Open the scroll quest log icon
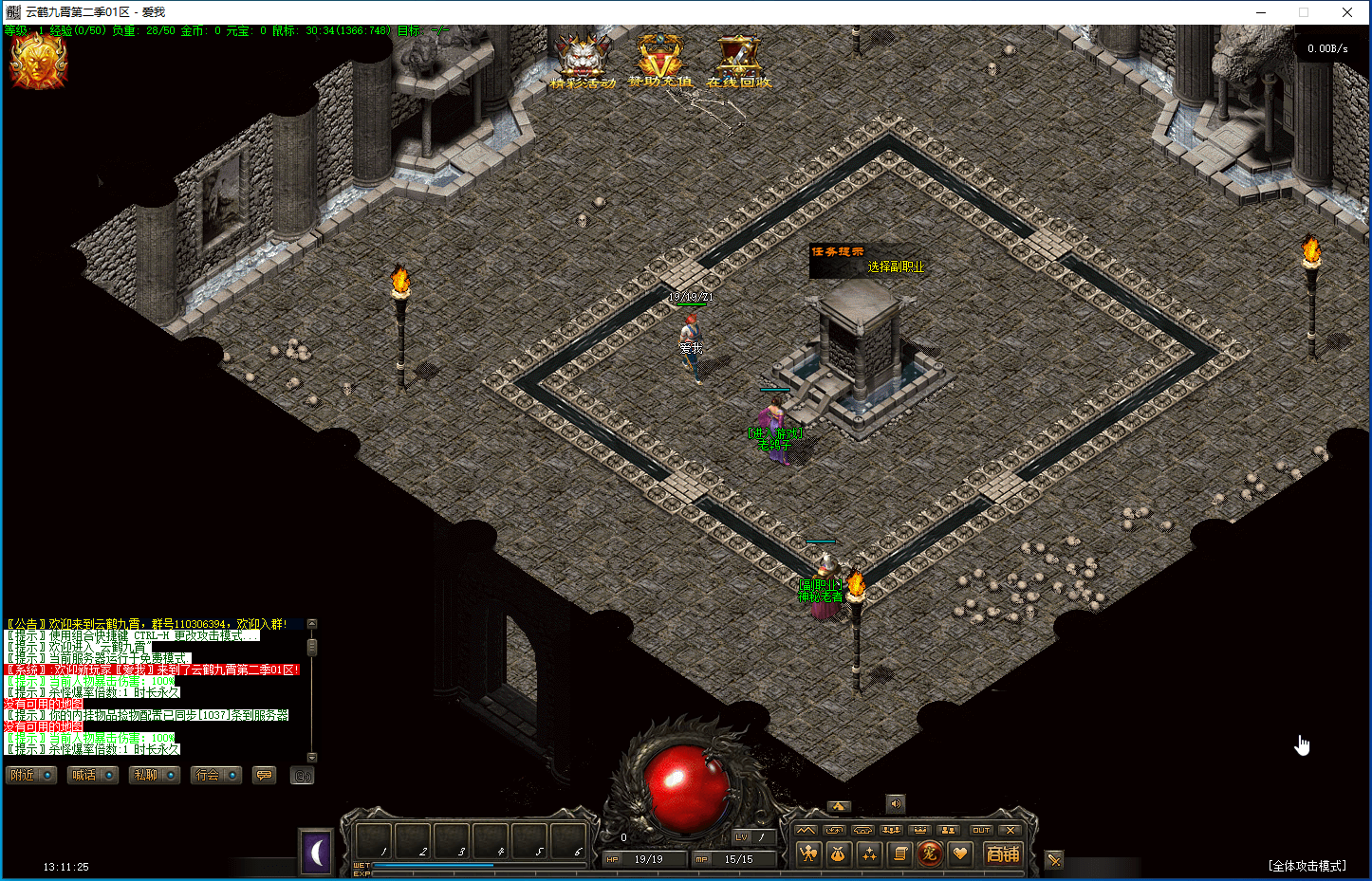Screen dimensions: 1372x881 pos(899,854)
